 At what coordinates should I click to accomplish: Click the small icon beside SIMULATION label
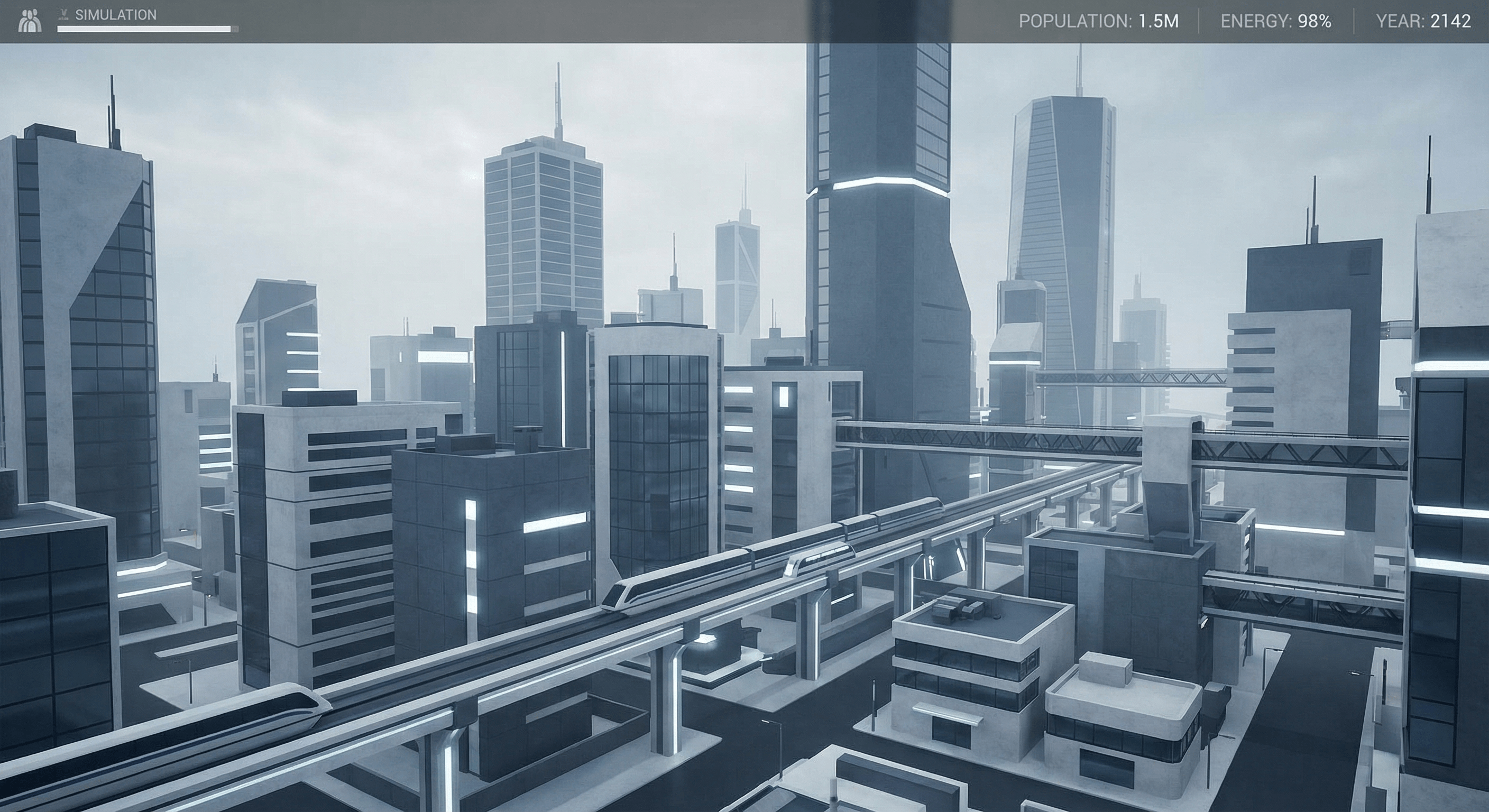(62, 14)
